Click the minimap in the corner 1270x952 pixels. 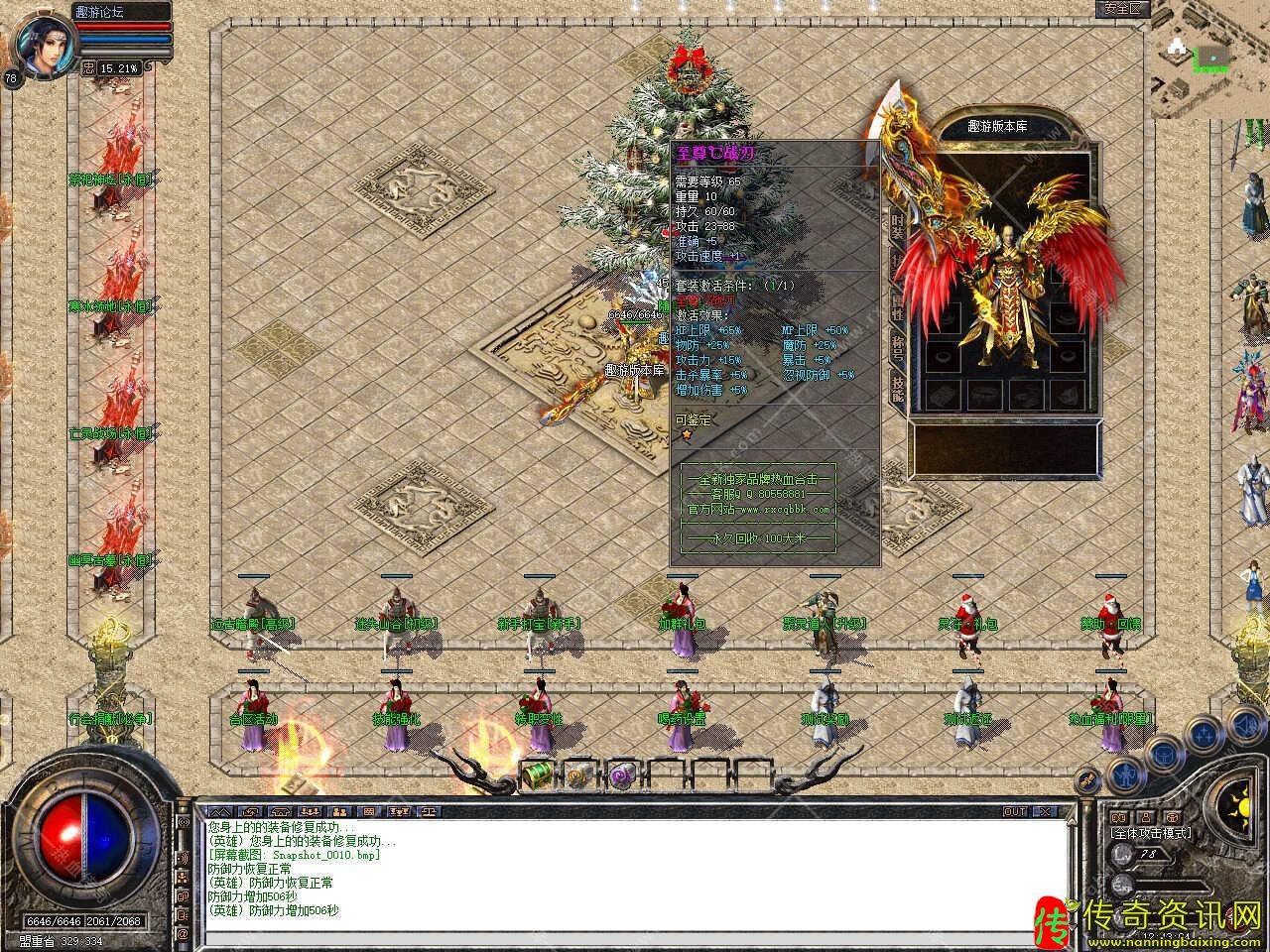point(1210,59)
